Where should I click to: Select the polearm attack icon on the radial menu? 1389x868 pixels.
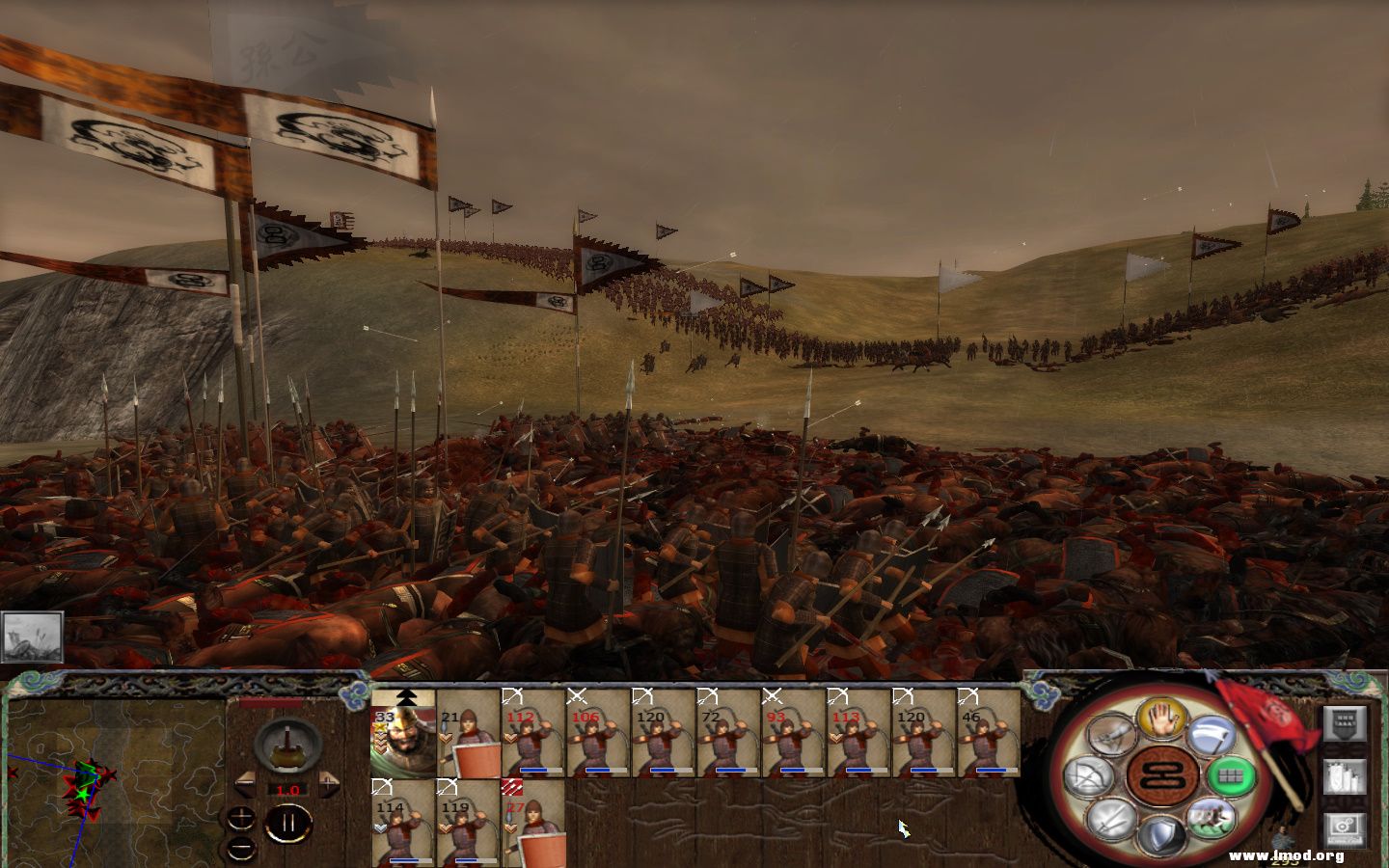pyautogui.click(x=1212, y=736)
